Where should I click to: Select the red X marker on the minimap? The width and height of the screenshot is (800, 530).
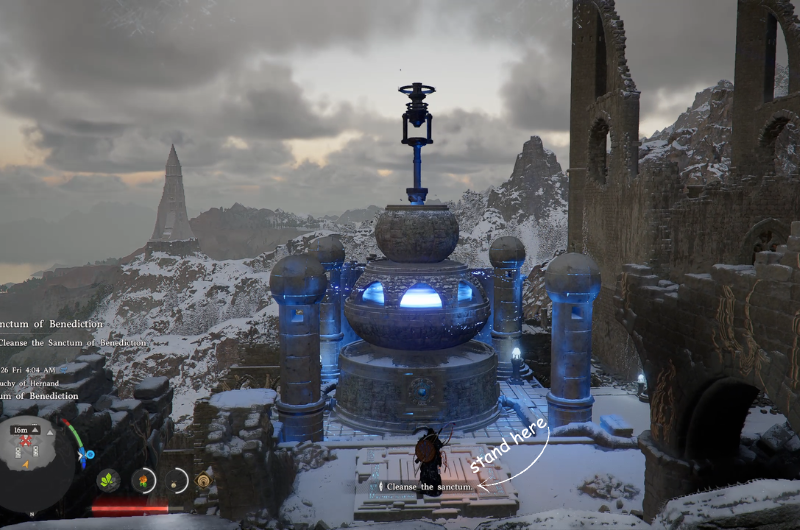coord(26,440)
